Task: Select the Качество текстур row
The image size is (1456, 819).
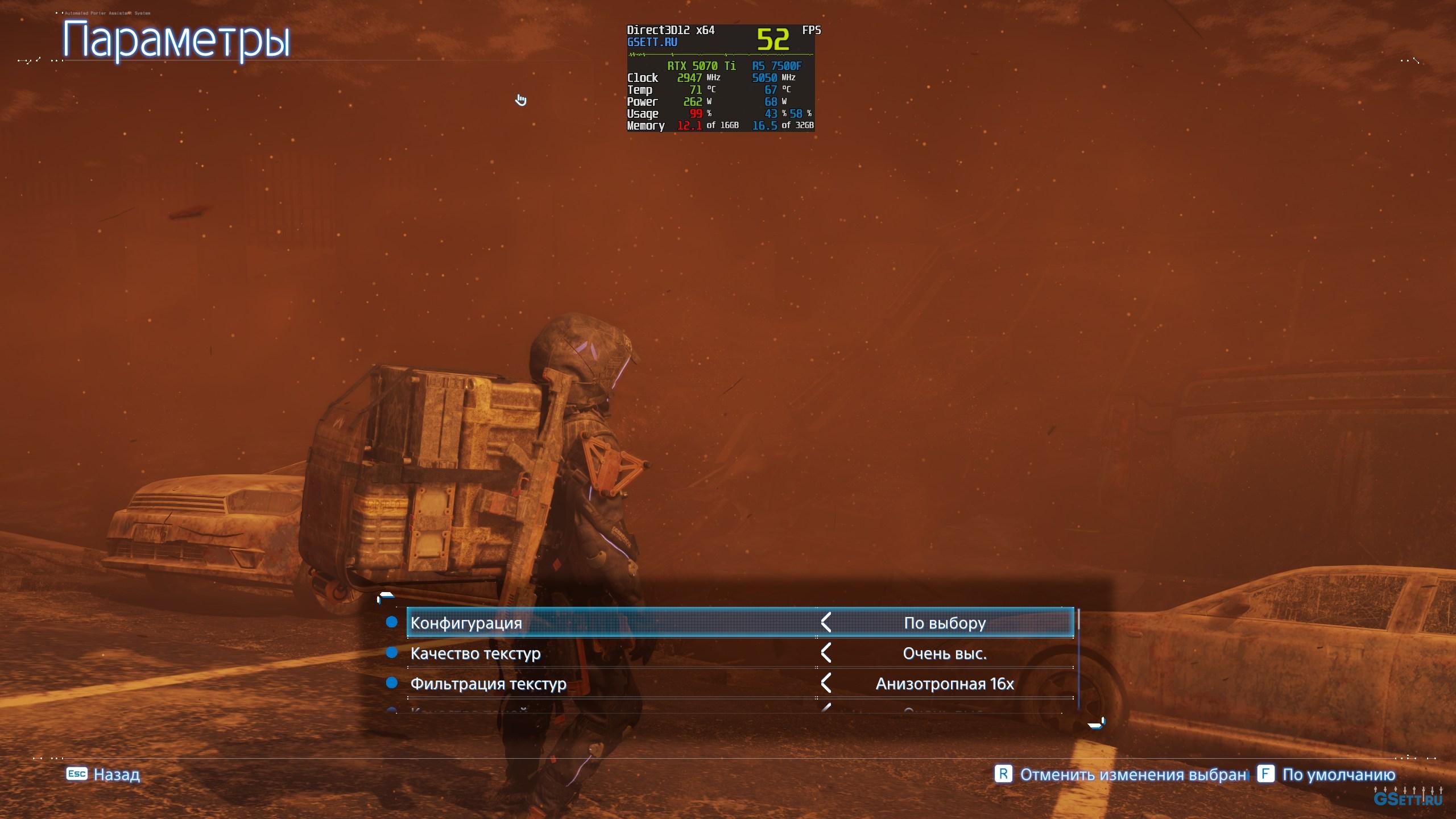Action: 569,653
